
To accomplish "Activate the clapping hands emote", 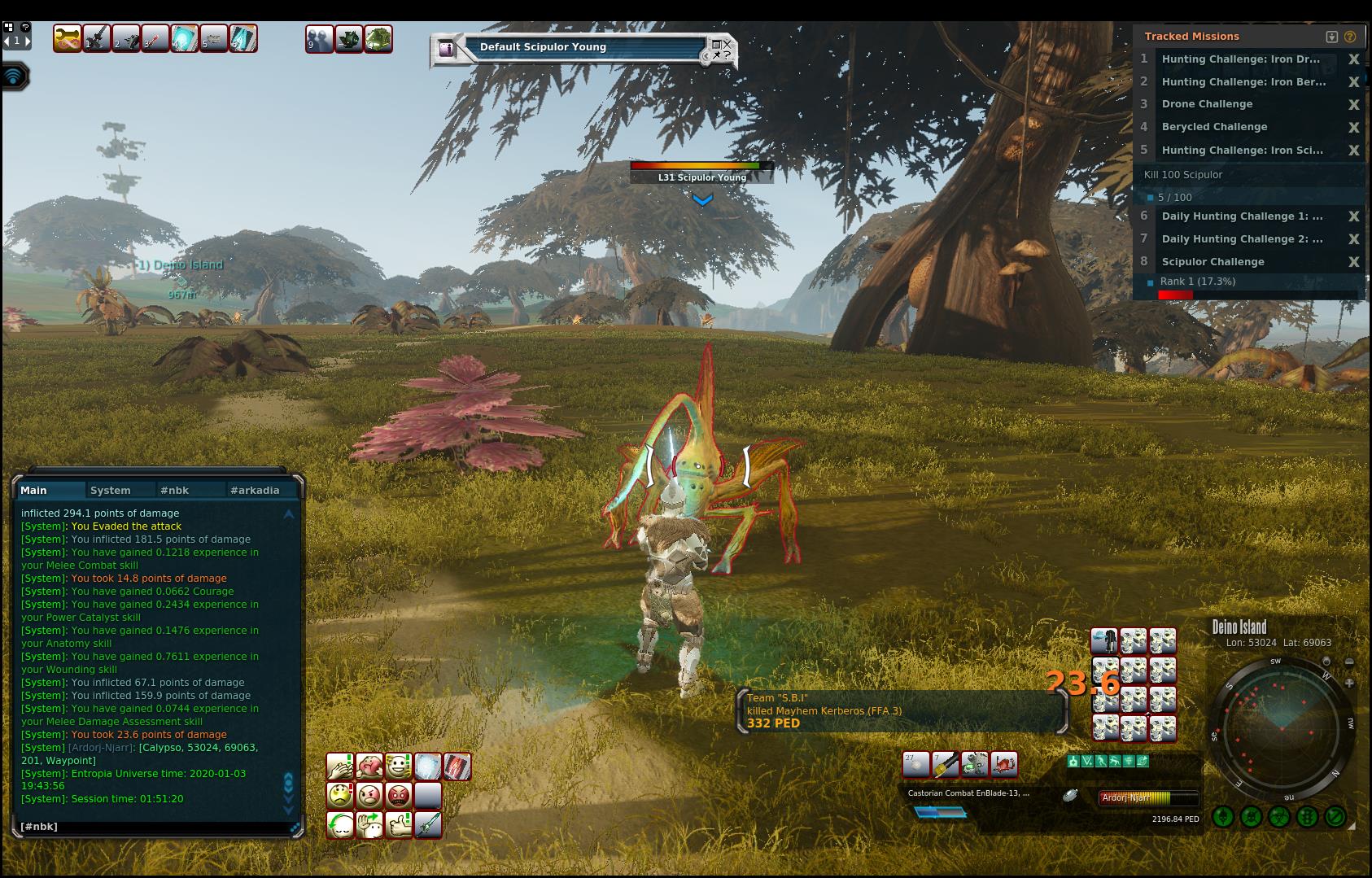I will (339, 767).
